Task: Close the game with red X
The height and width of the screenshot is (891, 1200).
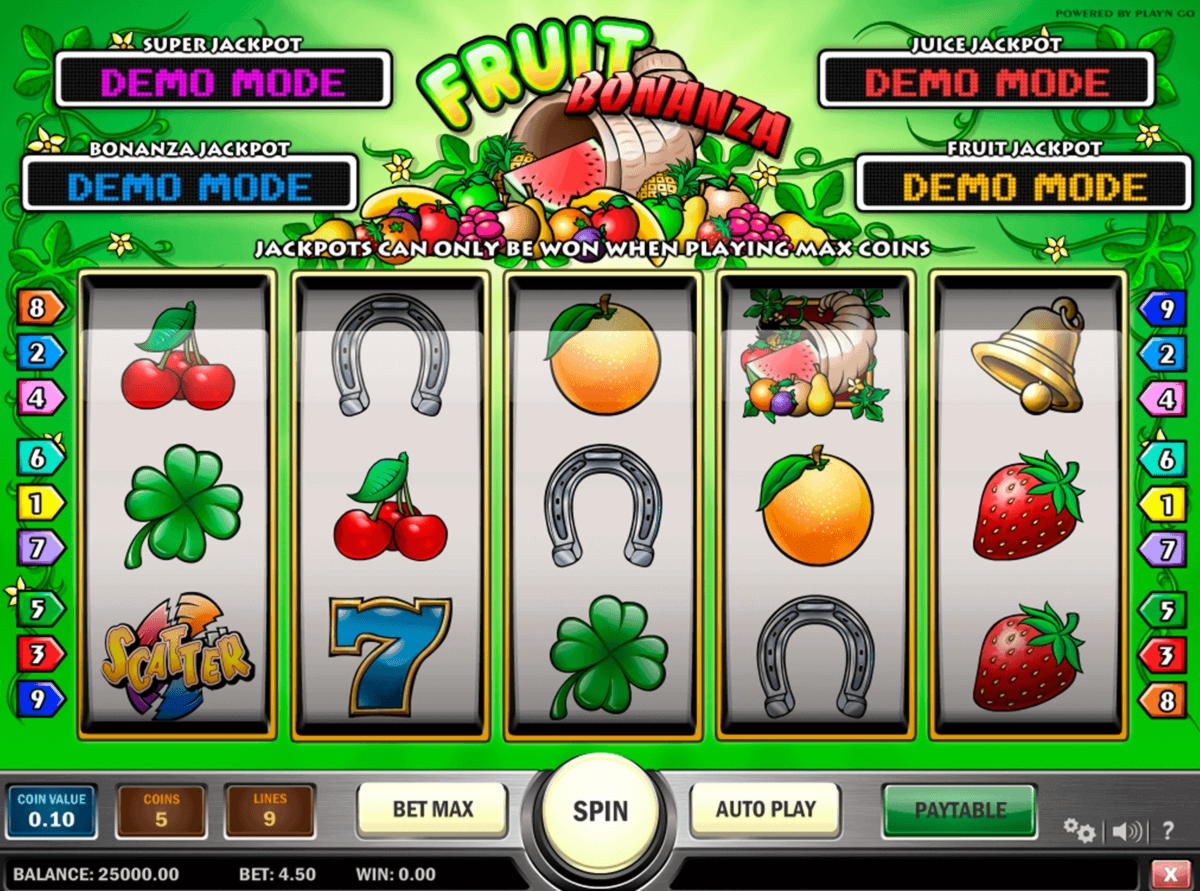Action: pyautogui.click(x=1170, y=872)
